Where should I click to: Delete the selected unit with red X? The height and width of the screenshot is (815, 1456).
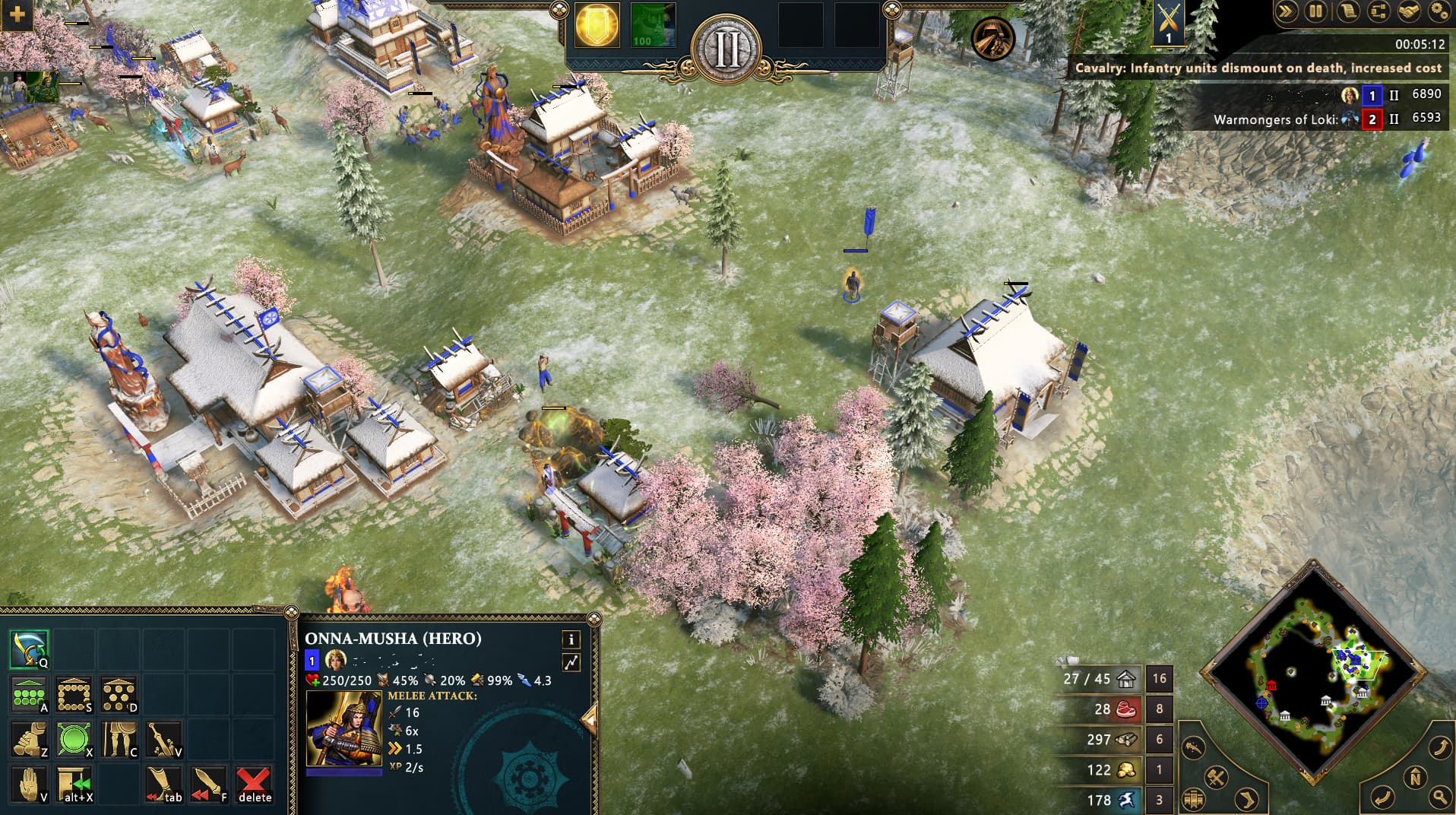coord(254,784)
